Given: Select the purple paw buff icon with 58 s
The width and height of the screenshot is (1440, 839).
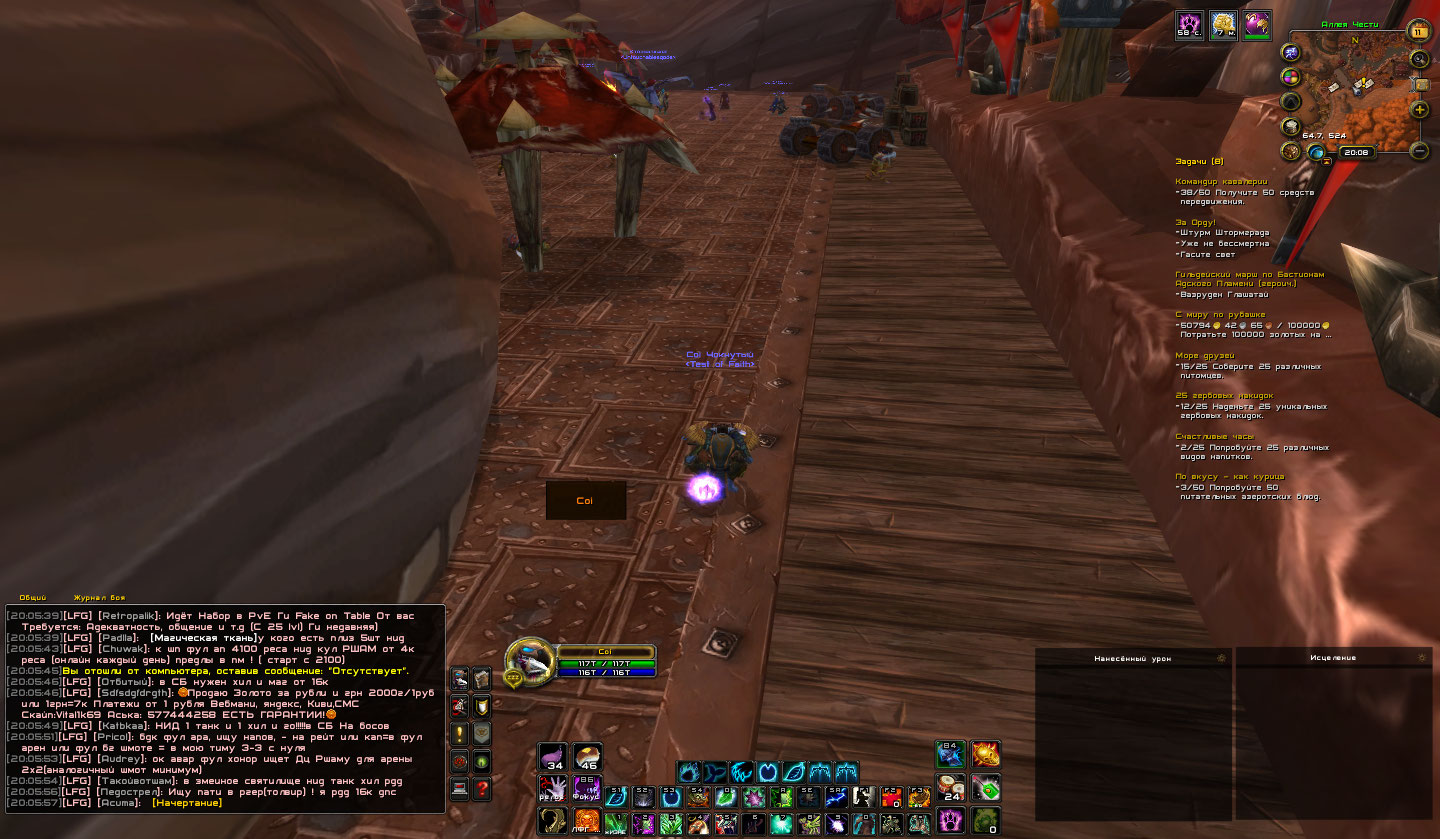Looking at the screenshot, I should 1189,25.
